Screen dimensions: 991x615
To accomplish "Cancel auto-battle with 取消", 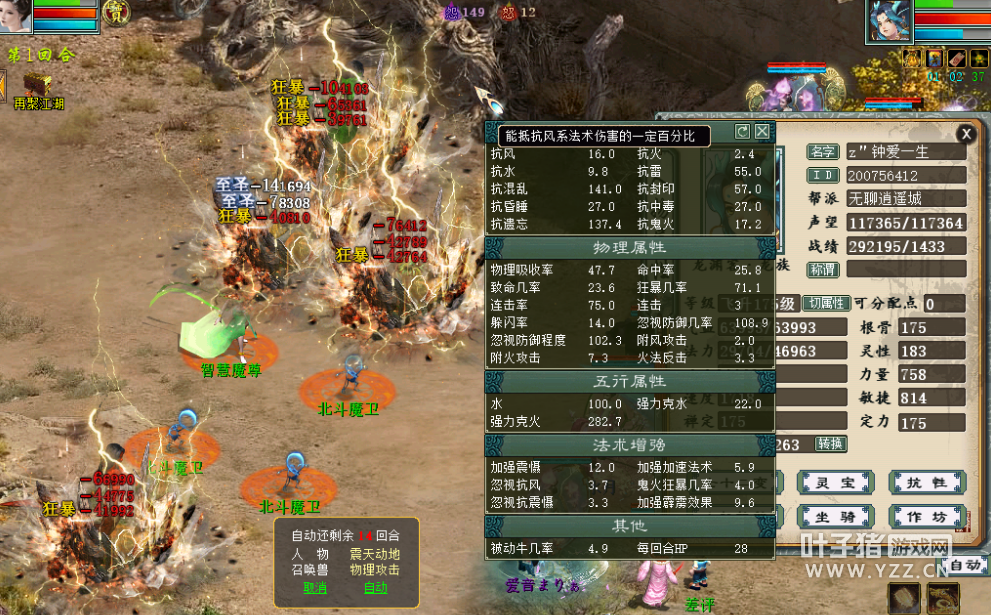I will [315, 587].
